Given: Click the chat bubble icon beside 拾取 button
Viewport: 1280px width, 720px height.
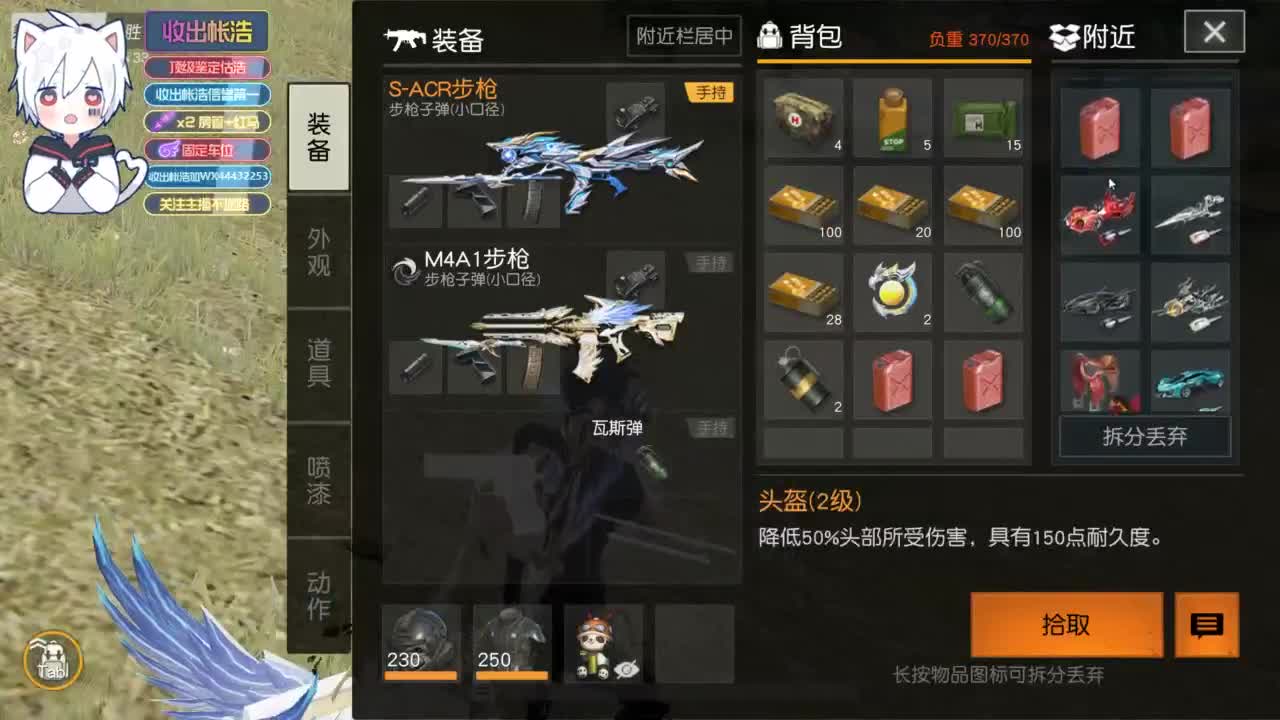Looking at the screenshot, I should coord(1207,625).
